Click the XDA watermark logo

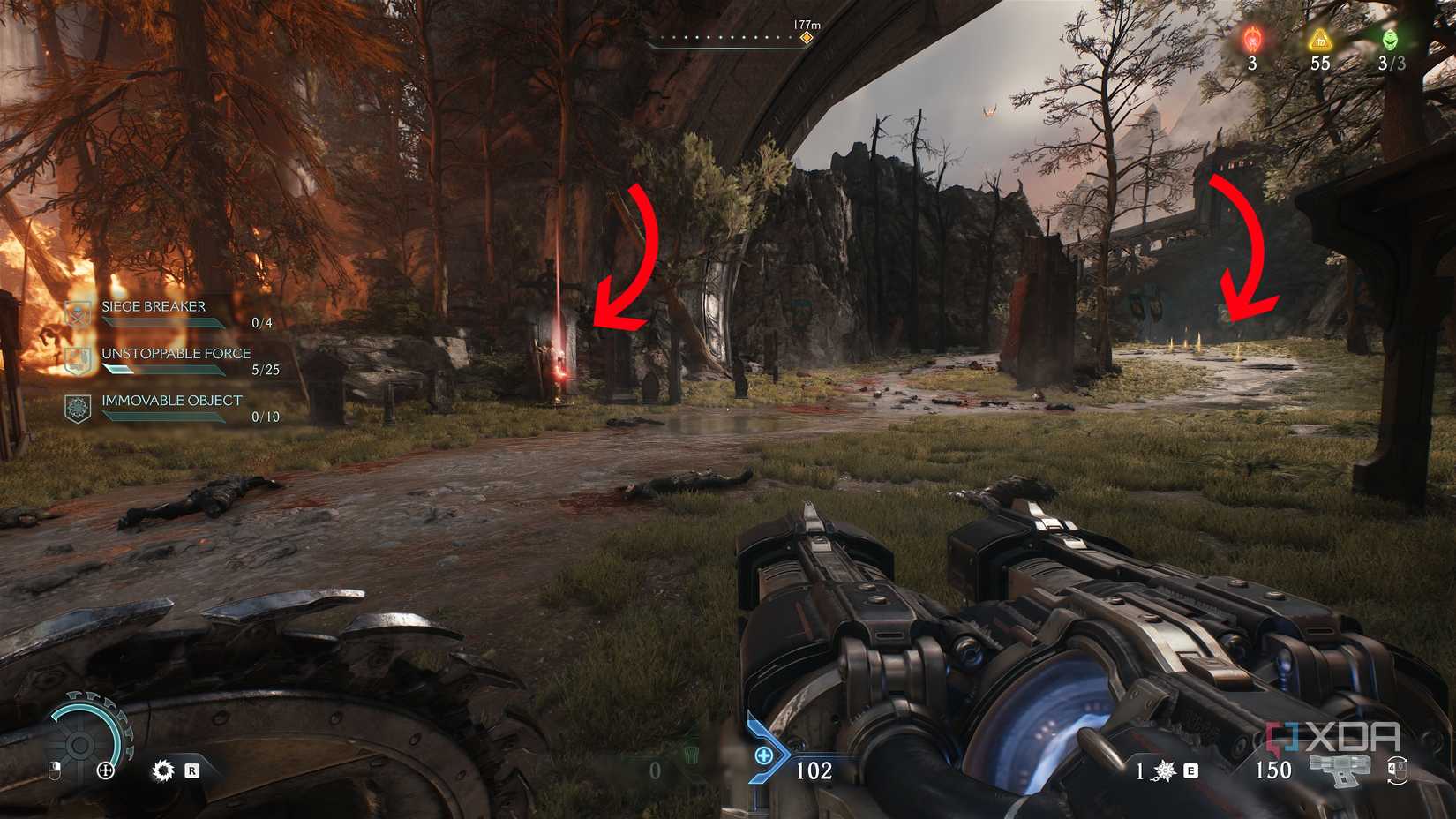coord(1333,737)
